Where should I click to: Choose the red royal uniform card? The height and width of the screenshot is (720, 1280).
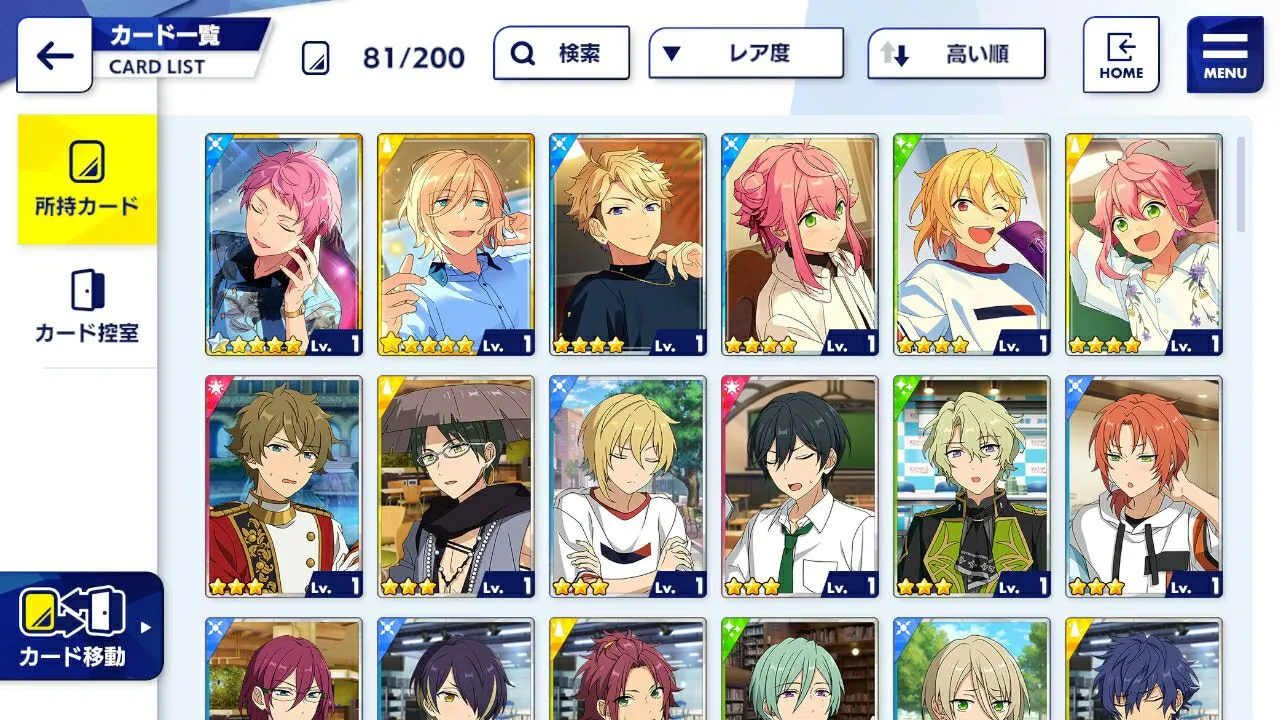pos(284,486)
